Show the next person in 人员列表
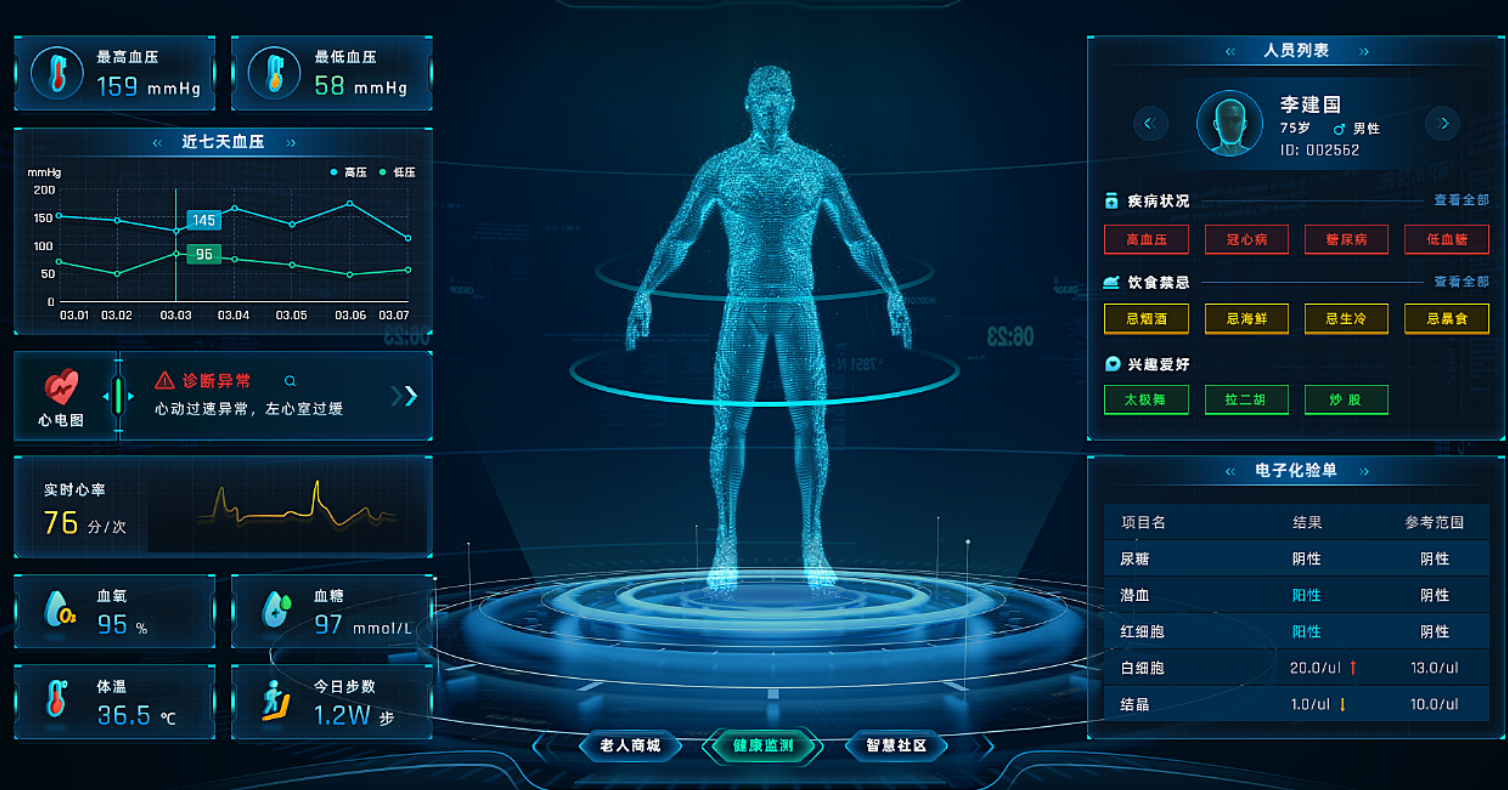Viewport: 1508px width, 790px height. [x=1442, y=123]
